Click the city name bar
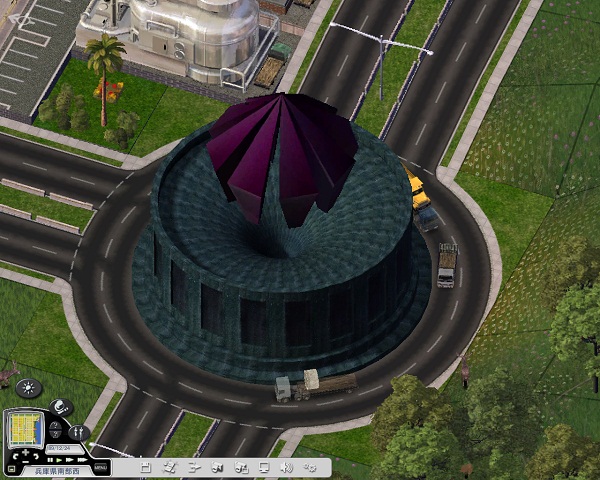The height and width of the screenshot is (480, 600). pos(58,469)
